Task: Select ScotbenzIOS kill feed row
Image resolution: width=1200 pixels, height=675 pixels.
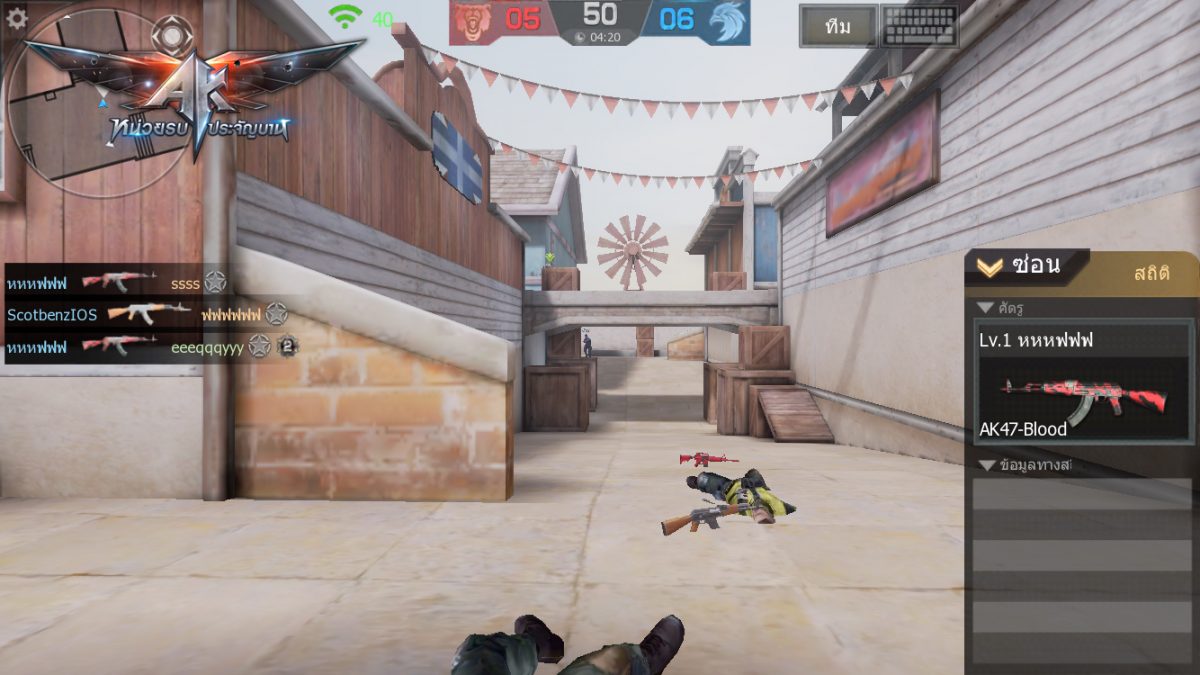Action: 147,315
